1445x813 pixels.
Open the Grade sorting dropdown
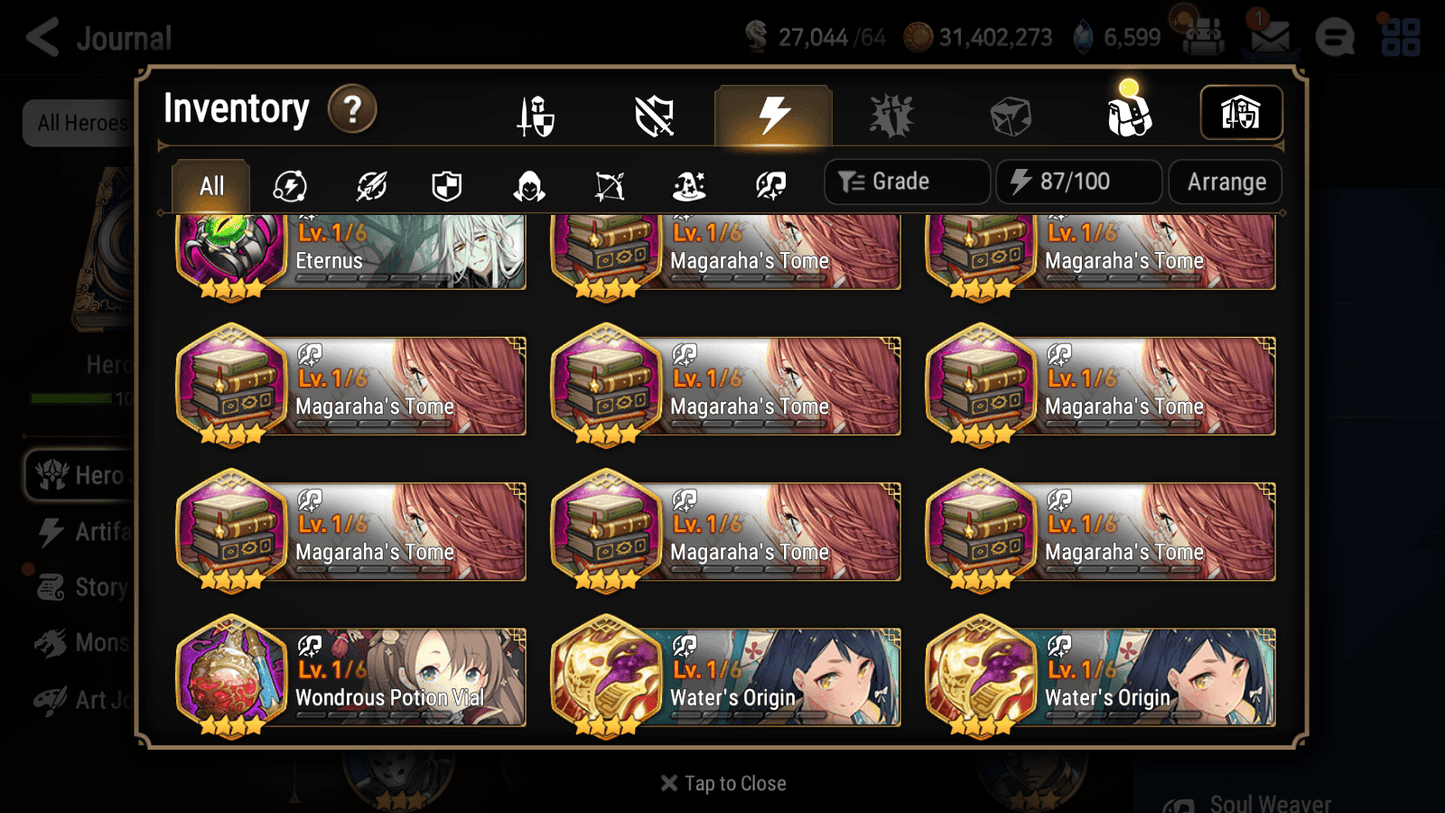(x=905, y=181)
